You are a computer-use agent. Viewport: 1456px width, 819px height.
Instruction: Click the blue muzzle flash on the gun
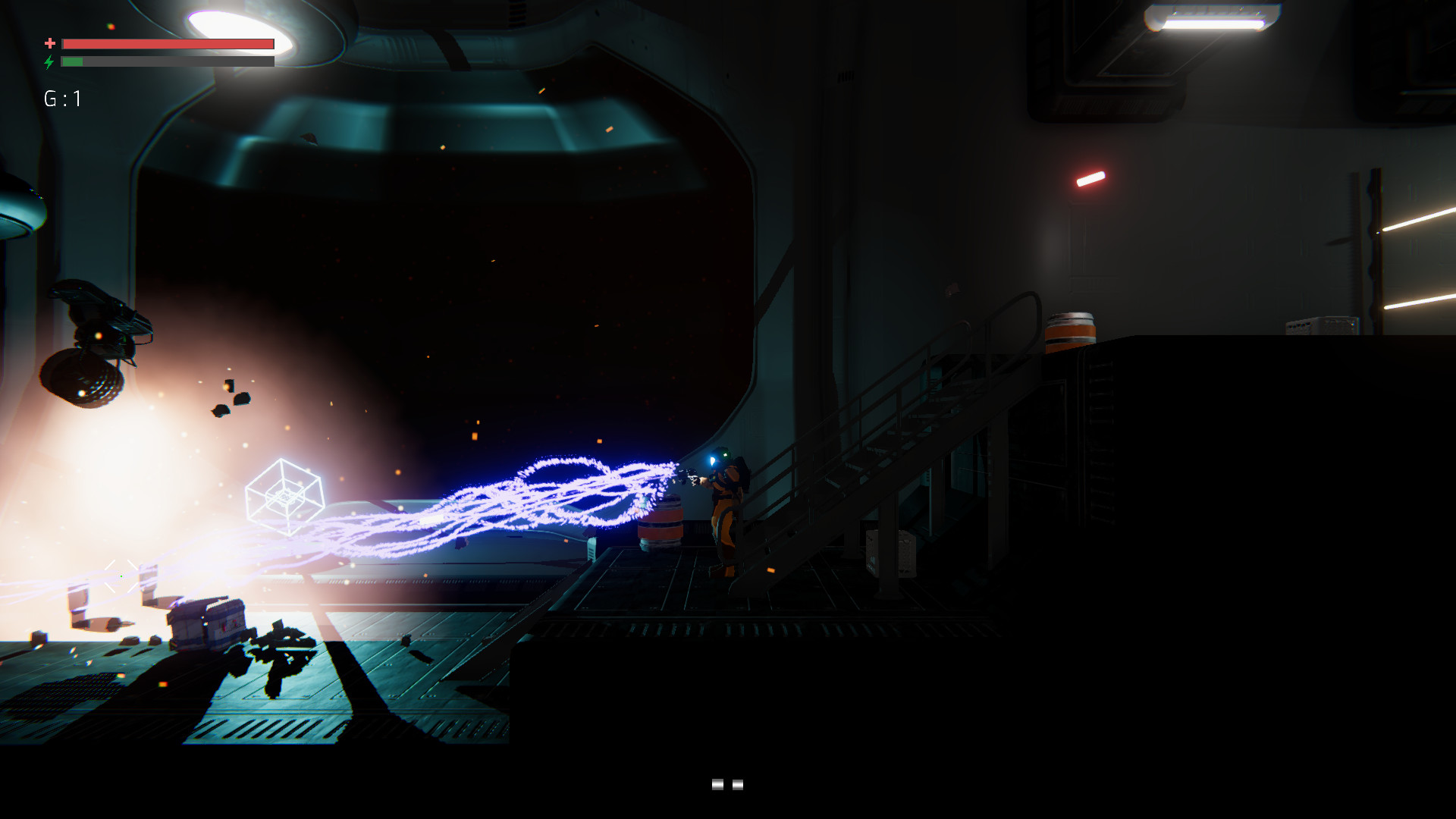point(713,461)
